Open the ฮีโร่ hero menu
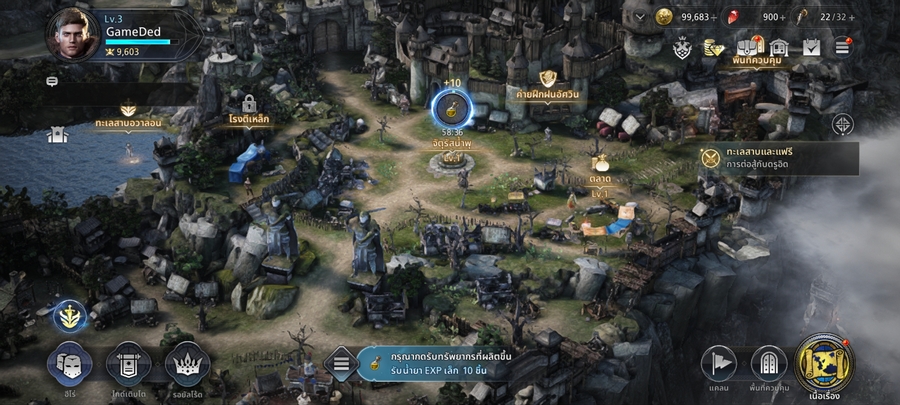900x405 pixels. (70, 365)
